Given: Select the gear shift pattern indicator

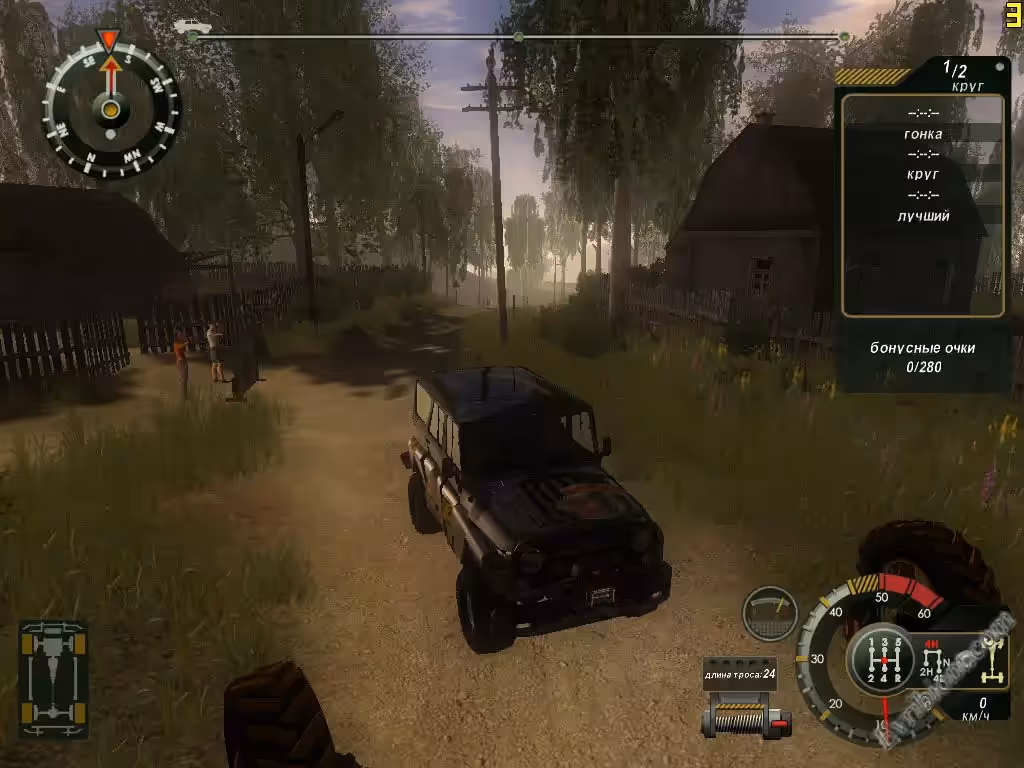Looking at the screenshot, I should 881,658.
